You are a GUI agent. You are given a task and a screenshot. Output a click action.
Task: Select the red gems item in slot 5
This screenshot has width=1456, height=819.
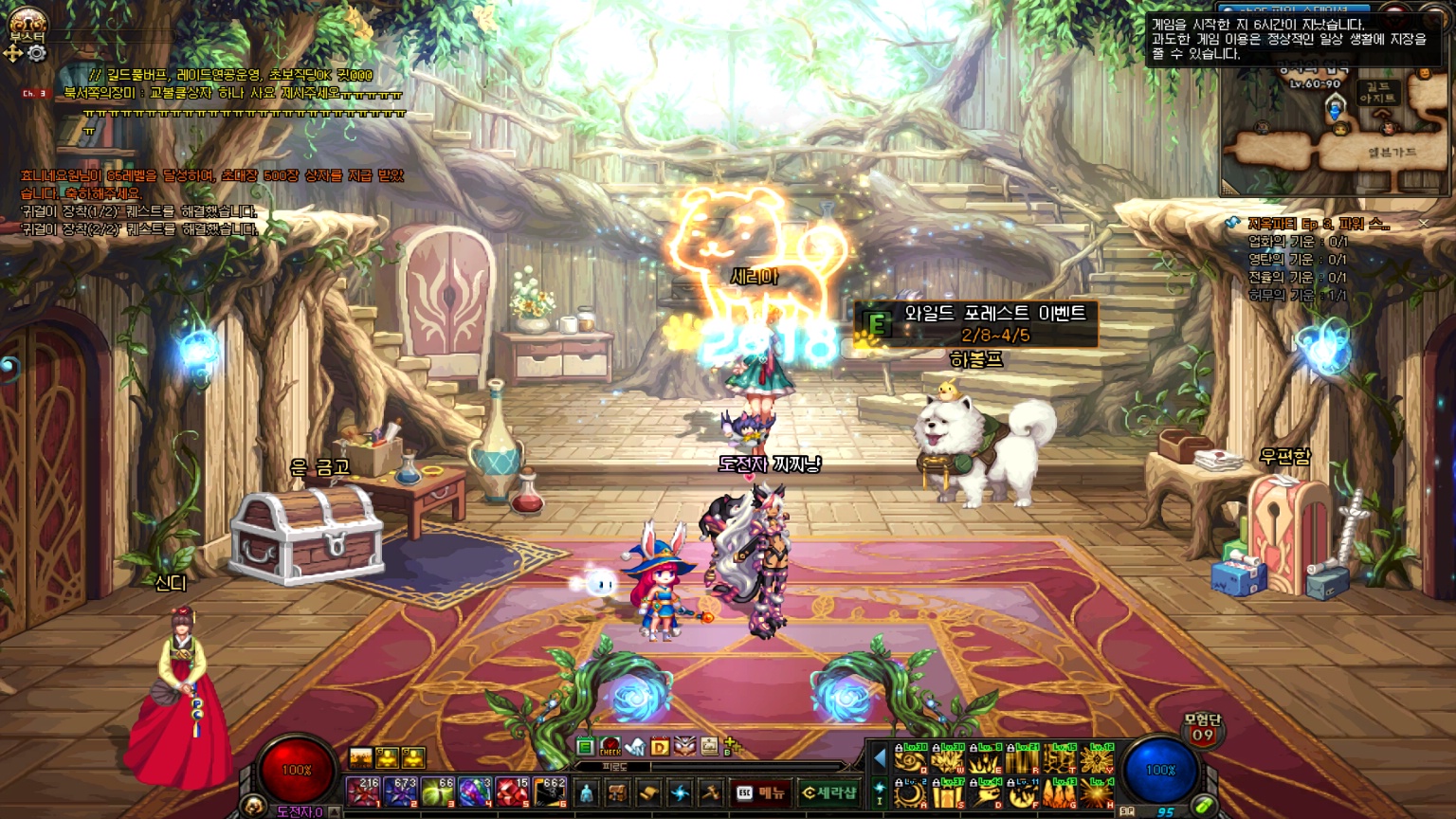point(511,792)
